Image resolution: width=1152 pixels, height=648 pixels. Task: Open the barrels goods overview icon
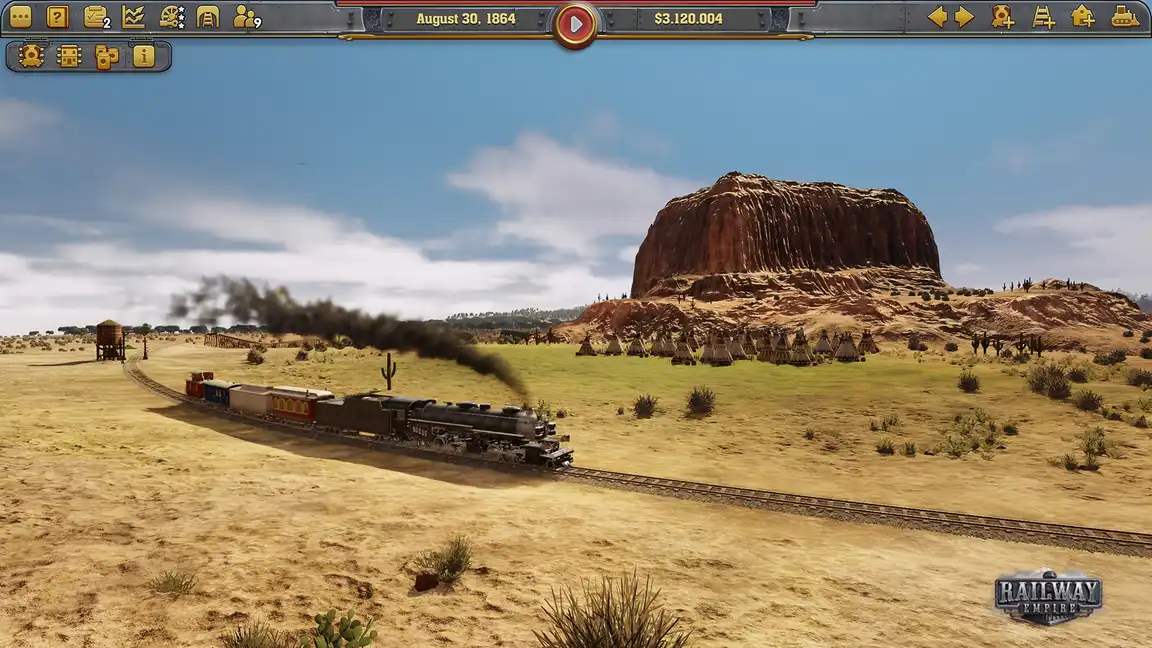[x=106, y=56]
